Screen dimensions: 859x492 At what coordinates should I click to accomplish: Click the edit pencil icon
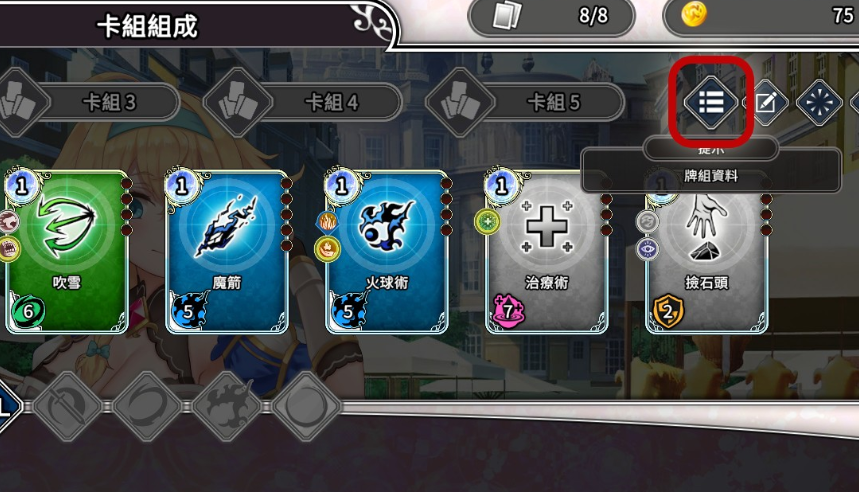pos(766,102)
